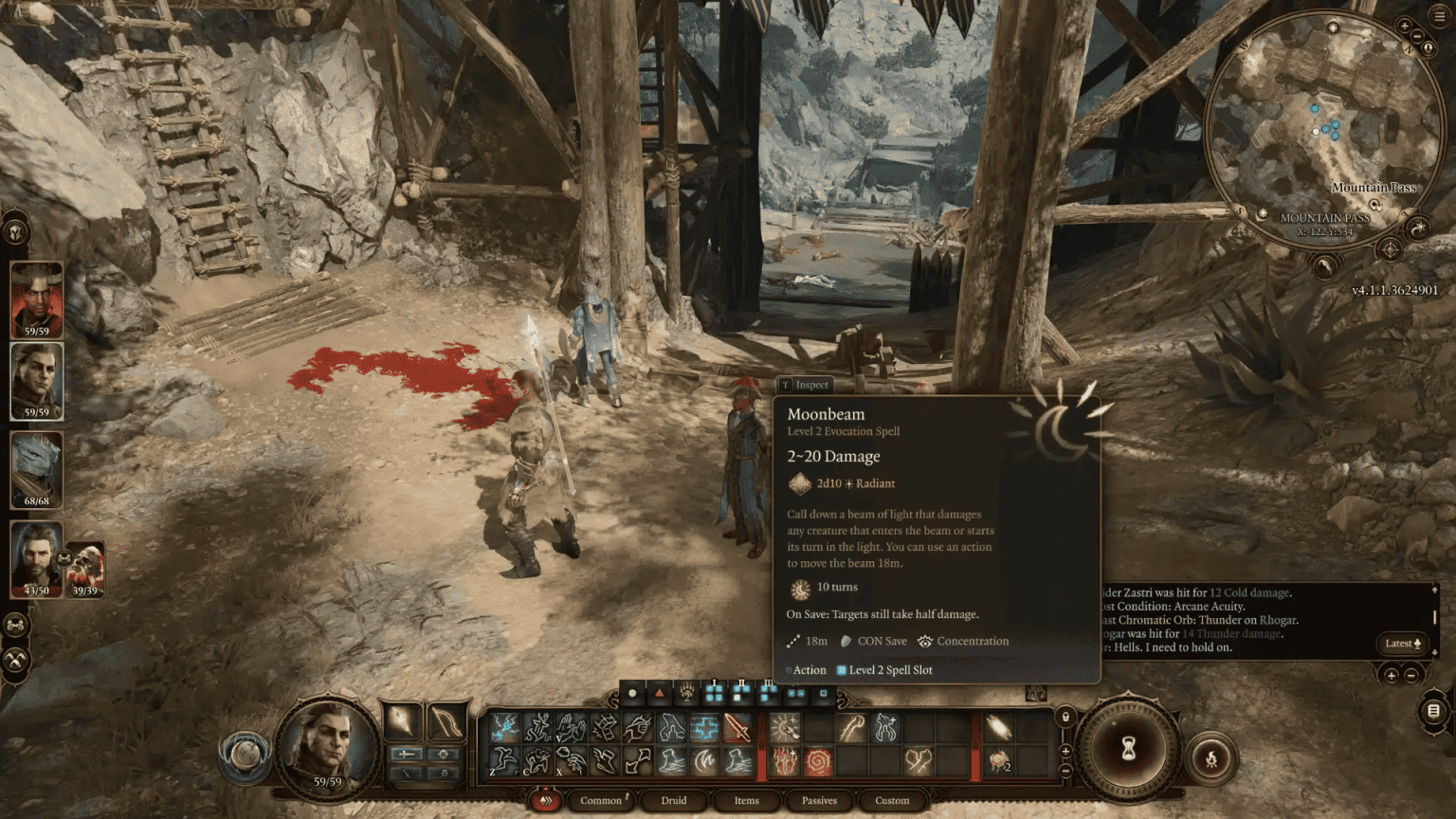Open dialogue history with the speech bubble icon
The height and width of the screenshot is (819, 1456).
pyautogui.click(x=1434, y=712)
